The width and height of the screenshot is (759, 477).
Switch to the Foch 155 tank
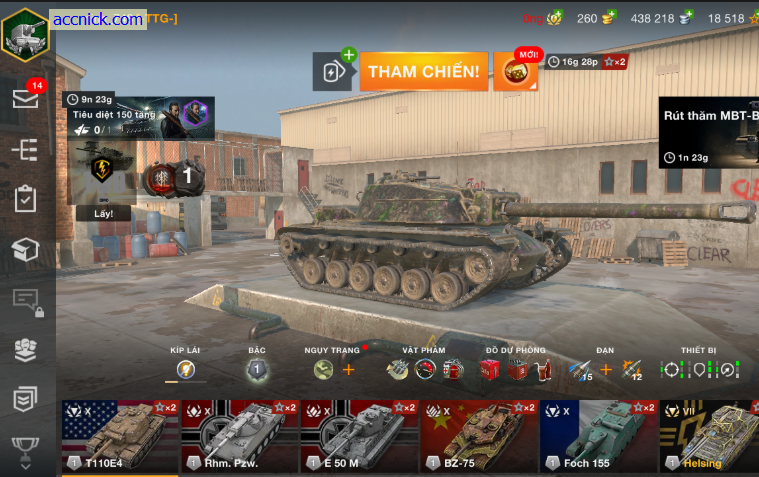pyautogui.click(x=599, y=437)
